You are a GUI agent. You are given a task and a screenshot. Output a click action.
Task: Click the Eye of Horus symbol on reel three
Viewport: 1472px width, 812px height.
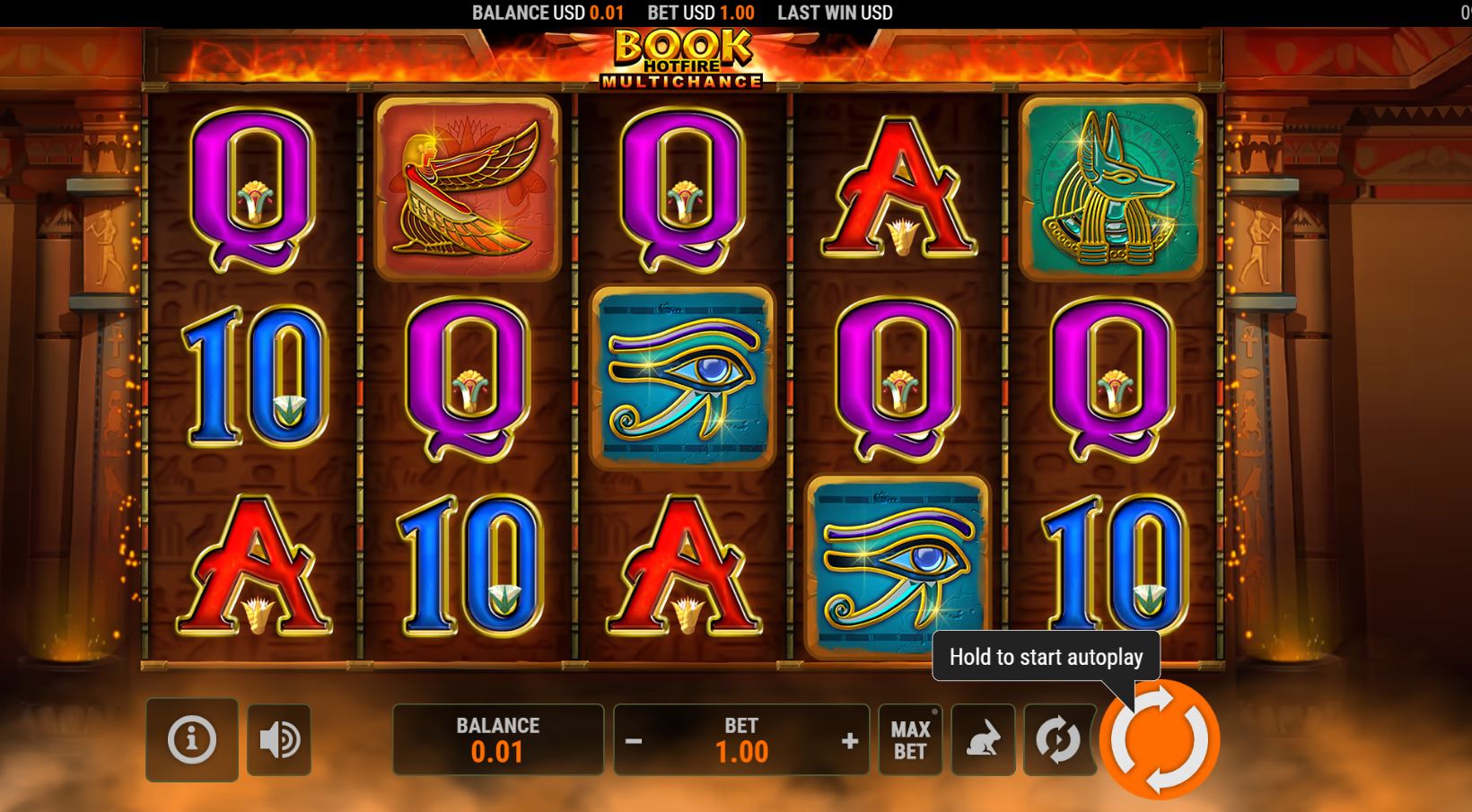click(685, 377)
